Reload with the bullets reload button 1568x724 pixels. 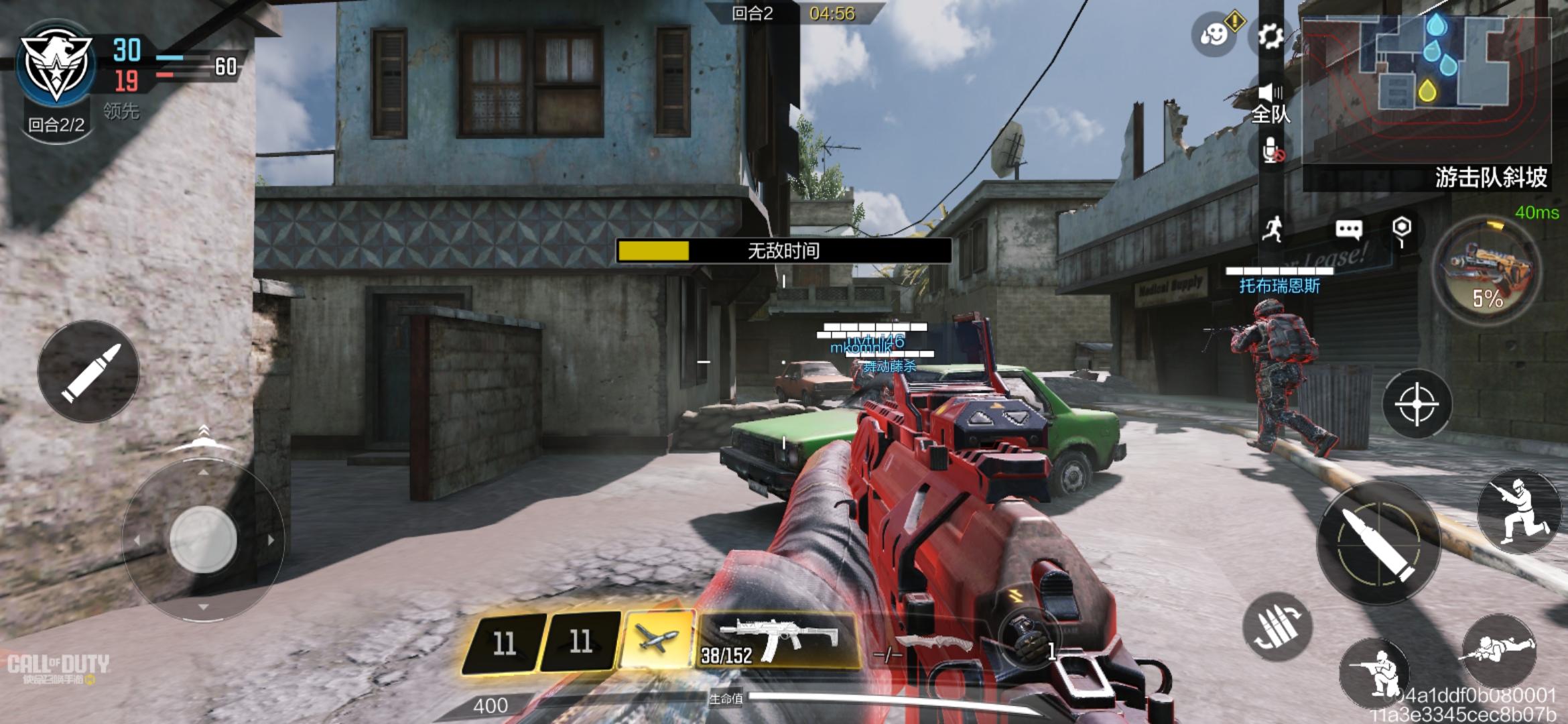click(x=1277, y=627)
